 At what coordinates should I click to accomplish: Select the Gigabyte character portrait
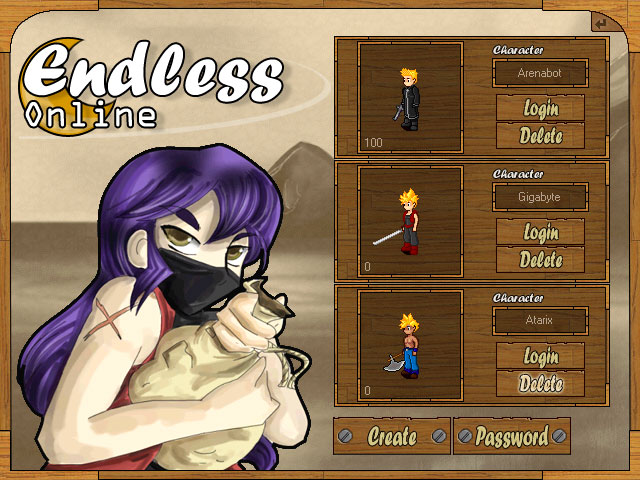click(410, 220)
